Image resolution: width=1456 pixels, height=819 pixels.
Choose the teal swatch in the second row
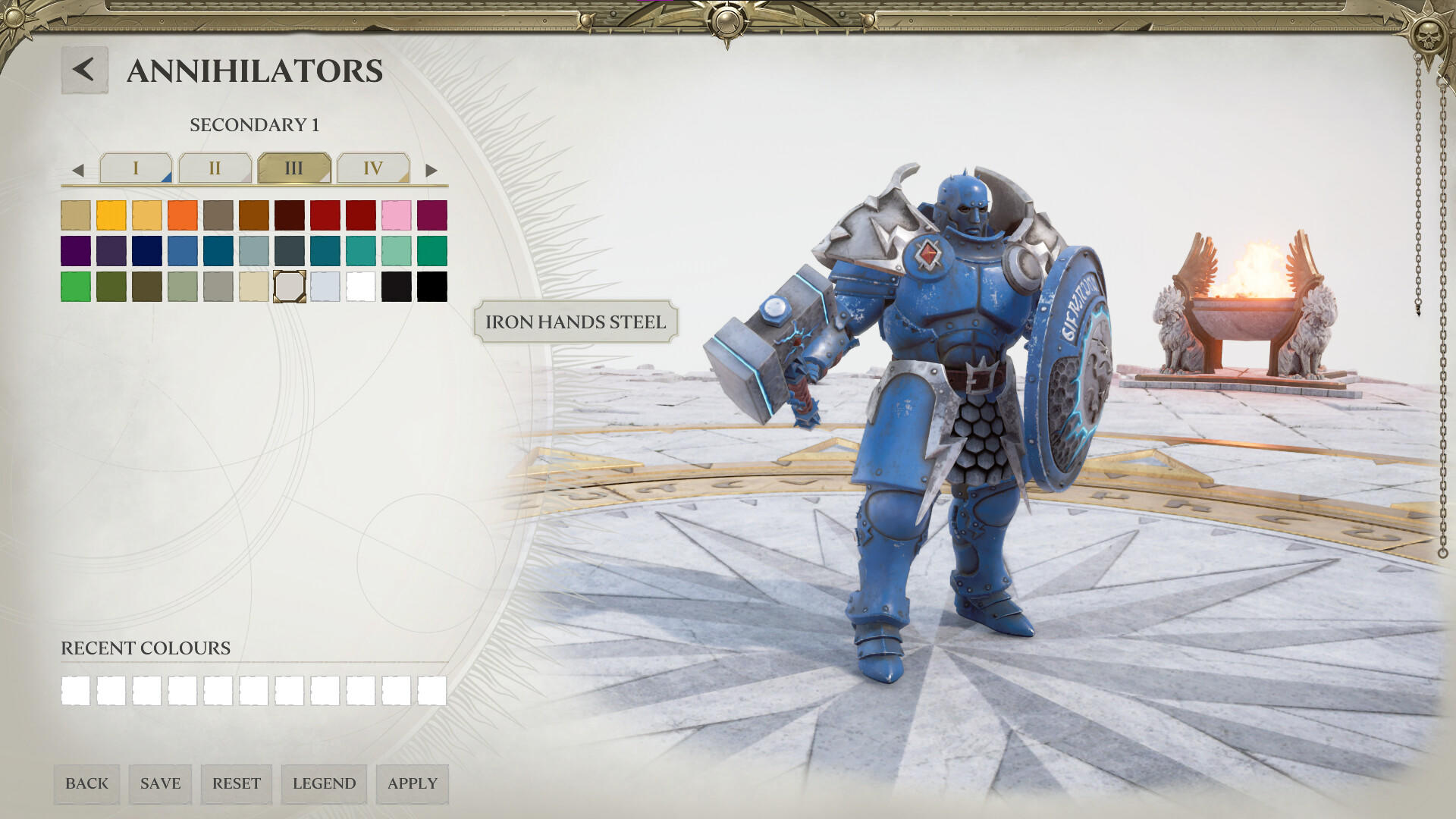pyautogui.click(x=325, y=250)
